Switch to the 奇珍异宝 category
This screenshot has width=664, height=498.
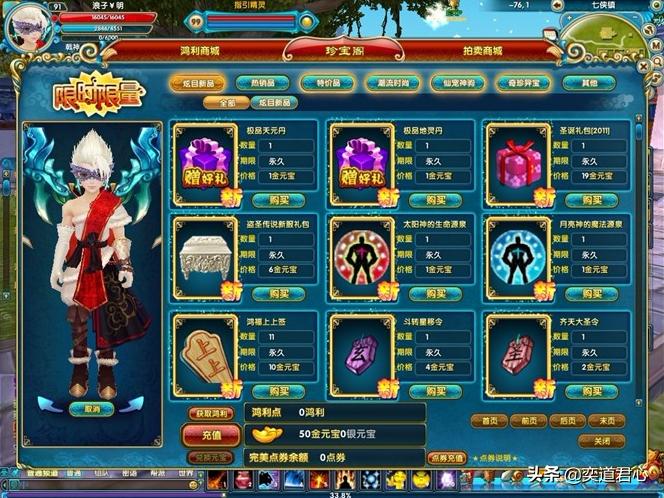pos(521,84)
